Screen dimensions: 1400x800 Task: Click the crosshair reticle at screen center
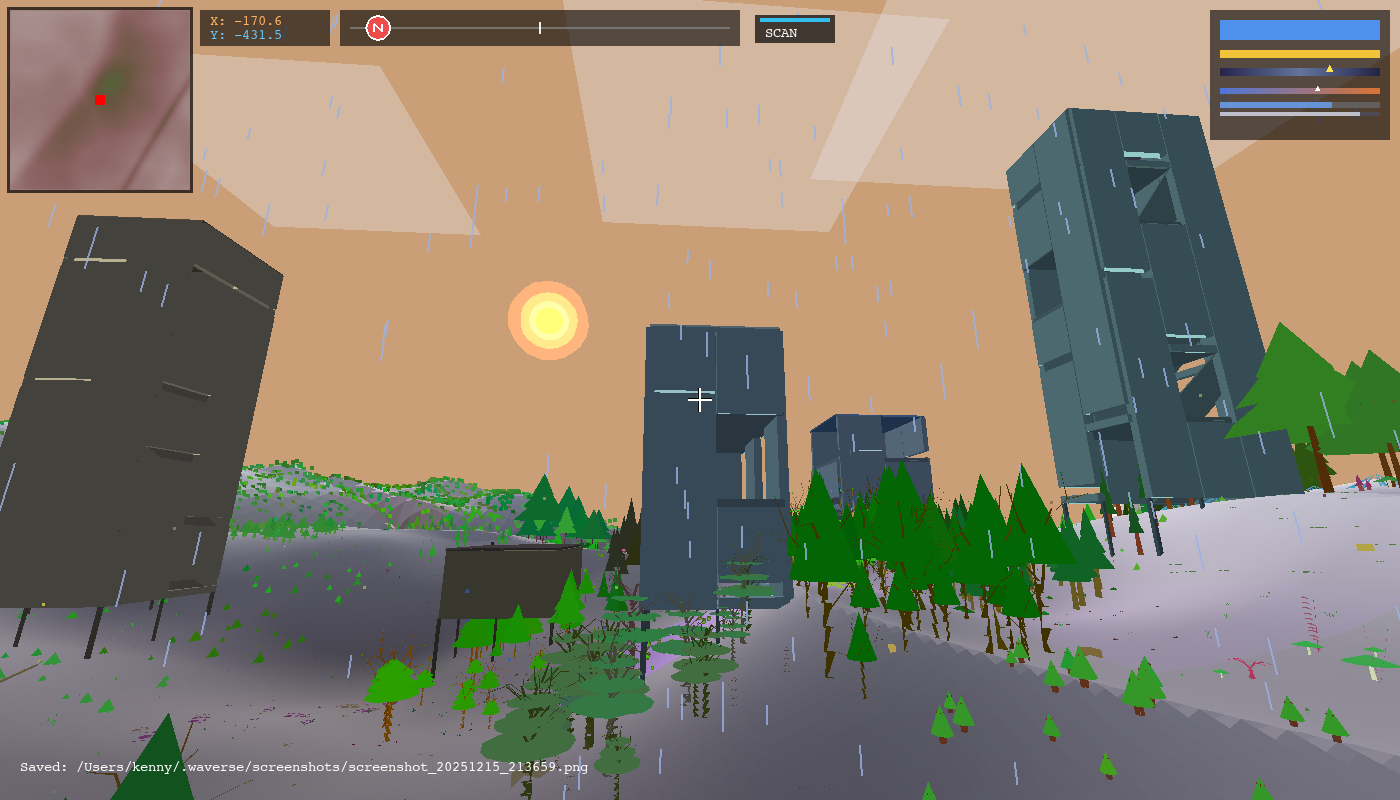[x=700, y=400]
